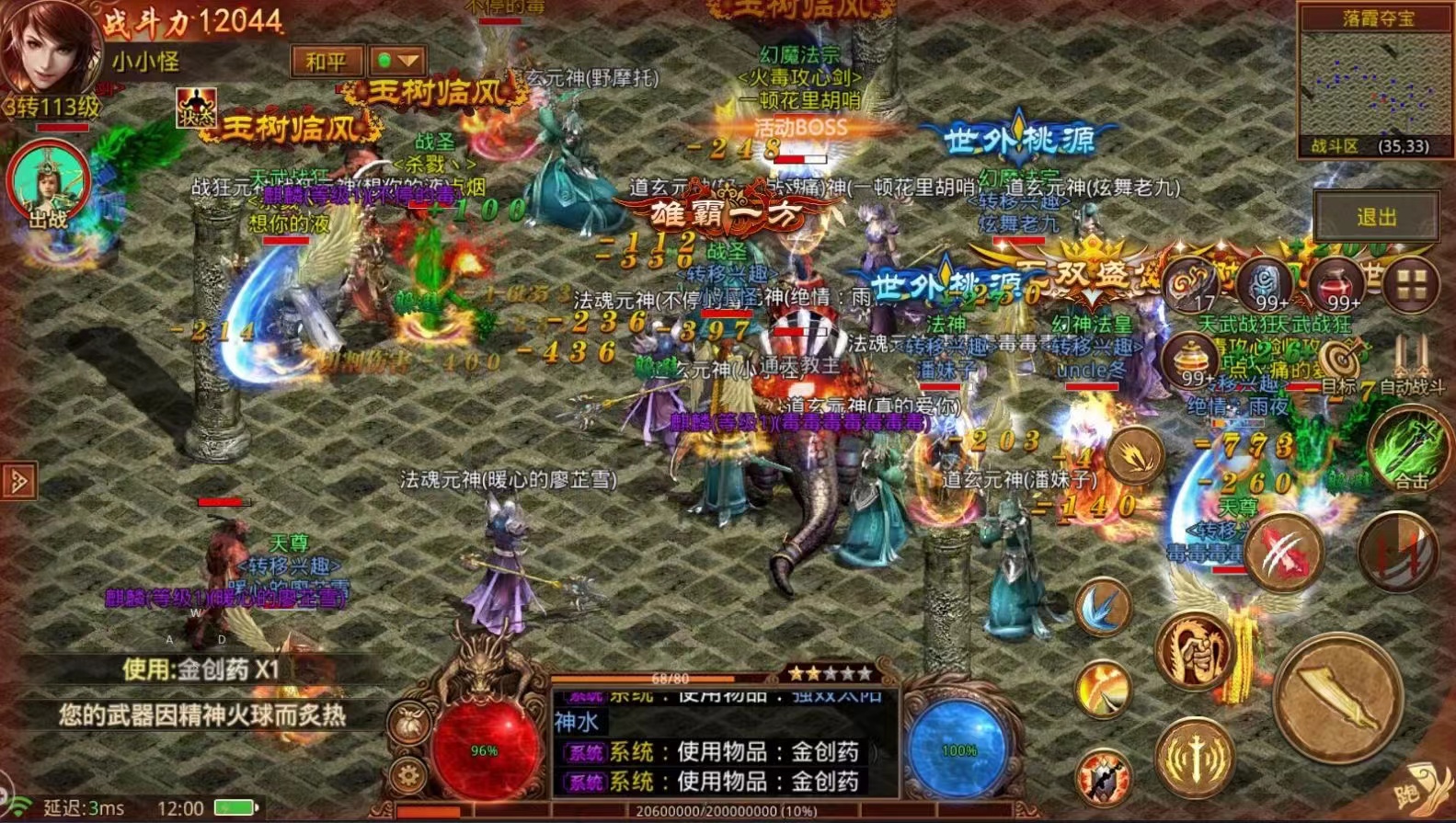The image size is (1456, 823).
Task: Collapse the 落霞夺宝 minimap panel
Action: pos(1379,18)
